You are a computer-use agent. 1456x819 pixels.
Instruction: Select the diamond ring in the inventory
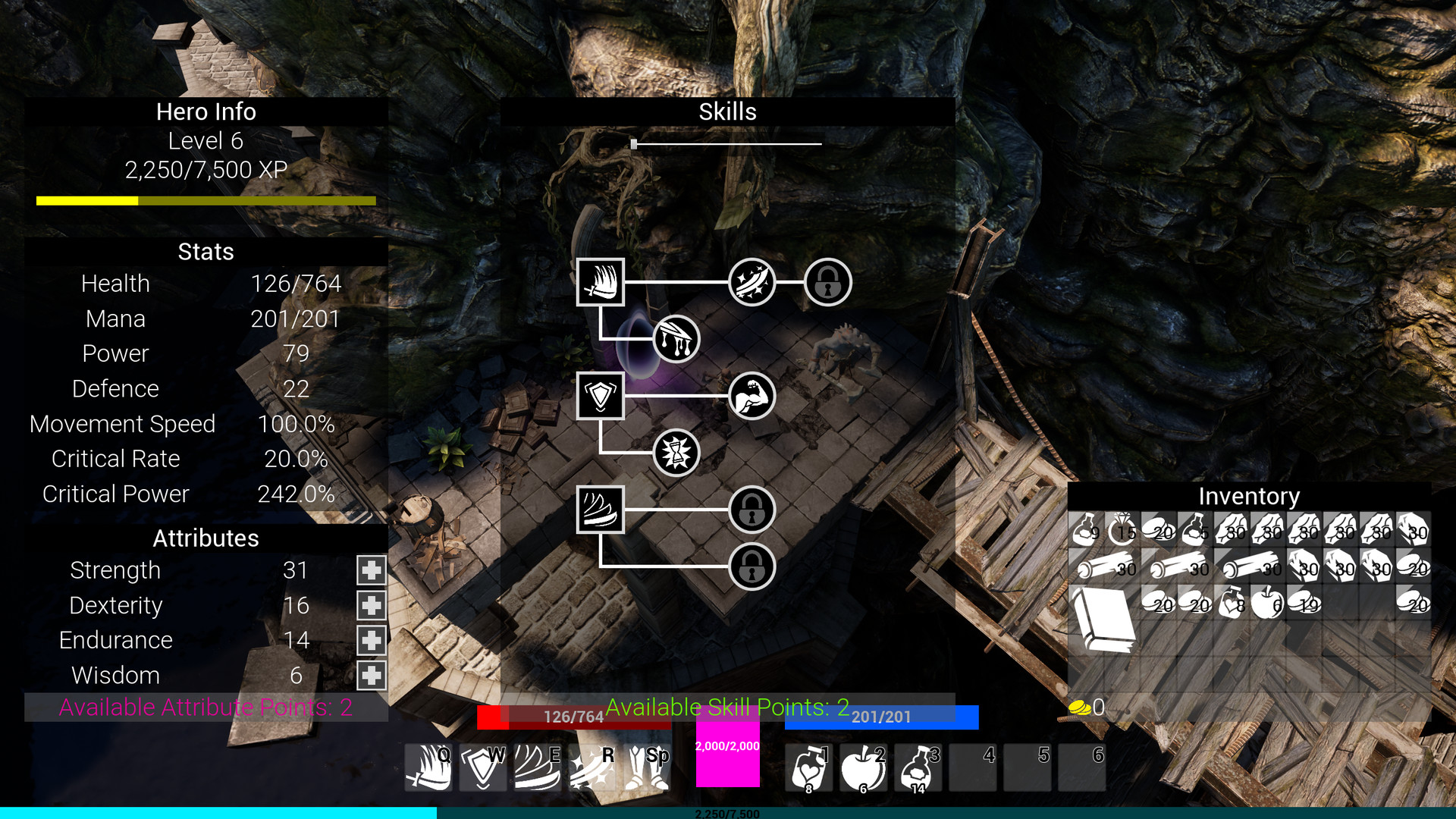point(1122,531)
